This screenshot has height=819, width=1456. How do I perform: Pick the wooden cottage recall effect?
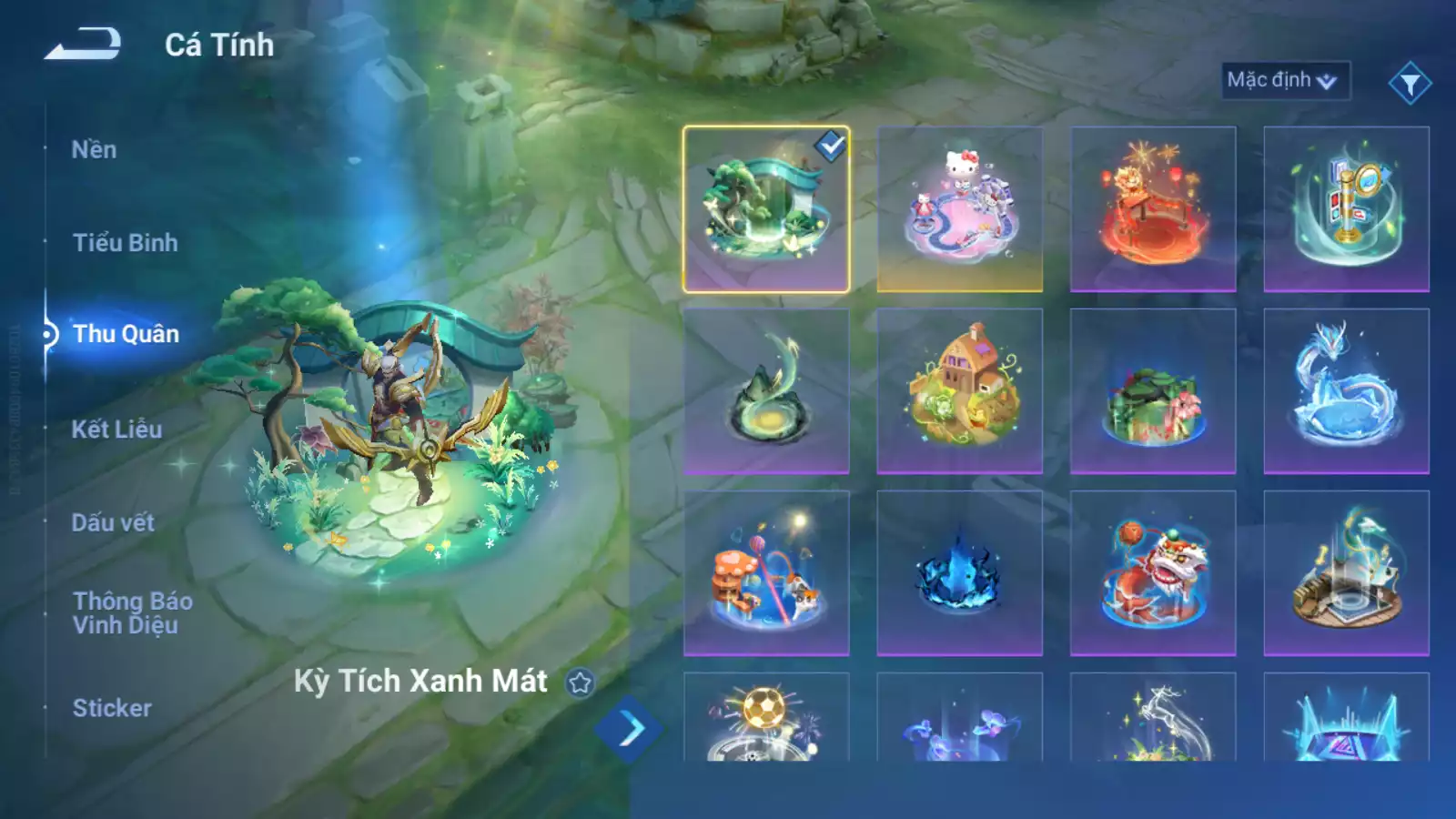tap(959, 391)
